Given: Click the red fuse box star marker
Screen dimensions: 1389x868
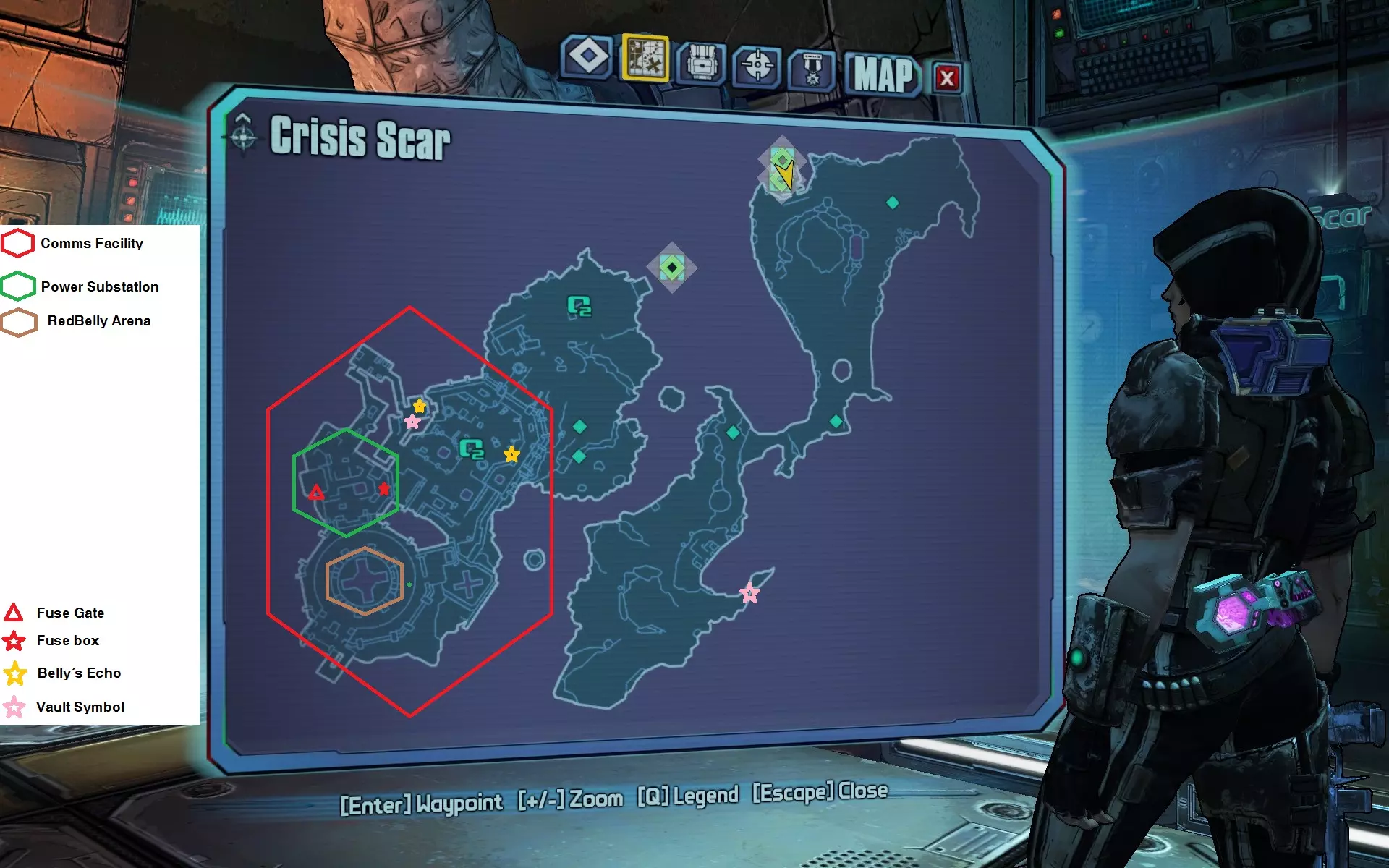Looking at the screenshot, I should 384,489.
